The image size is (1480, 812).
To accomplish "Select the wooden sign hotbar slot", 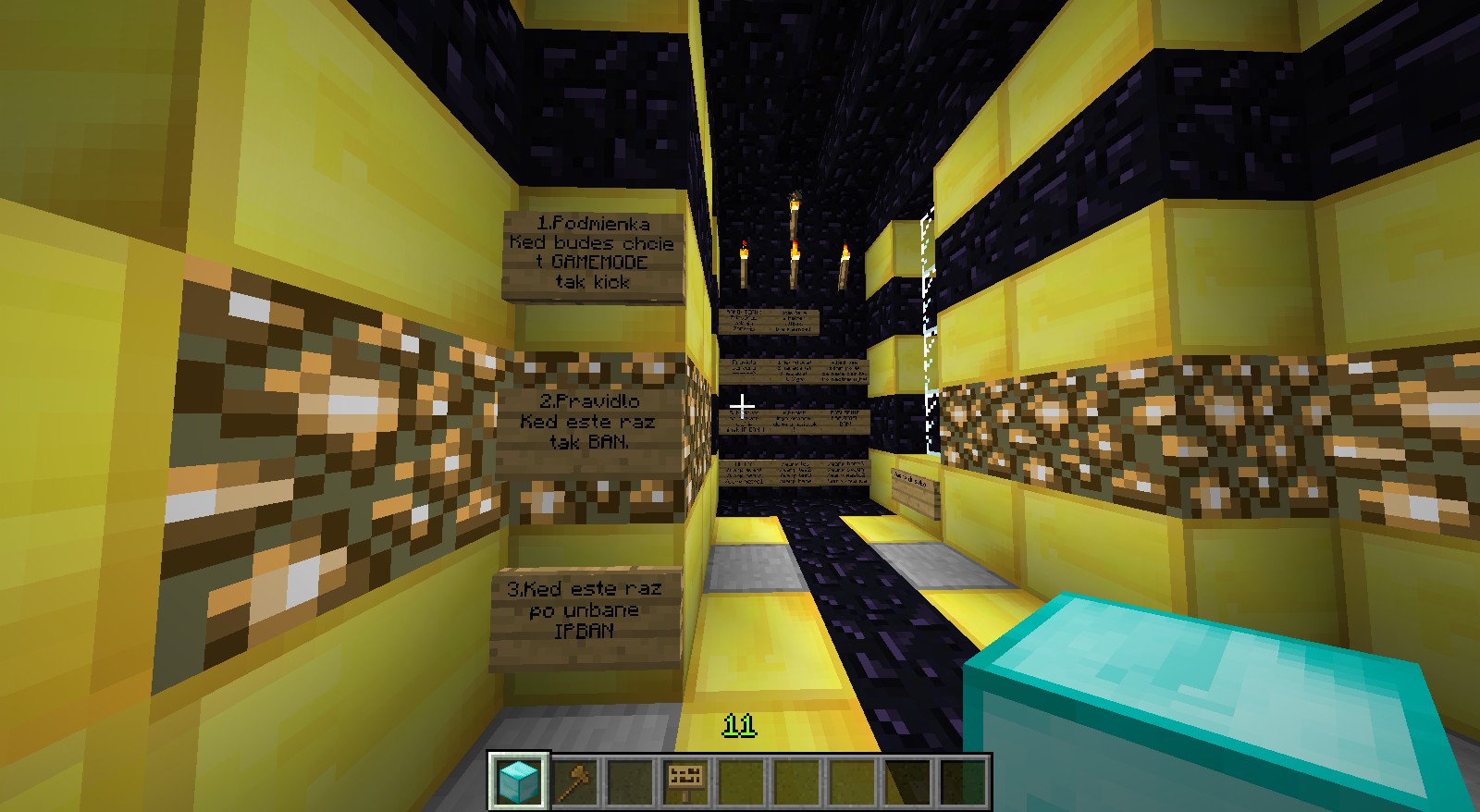I will (x=685, y=781).
